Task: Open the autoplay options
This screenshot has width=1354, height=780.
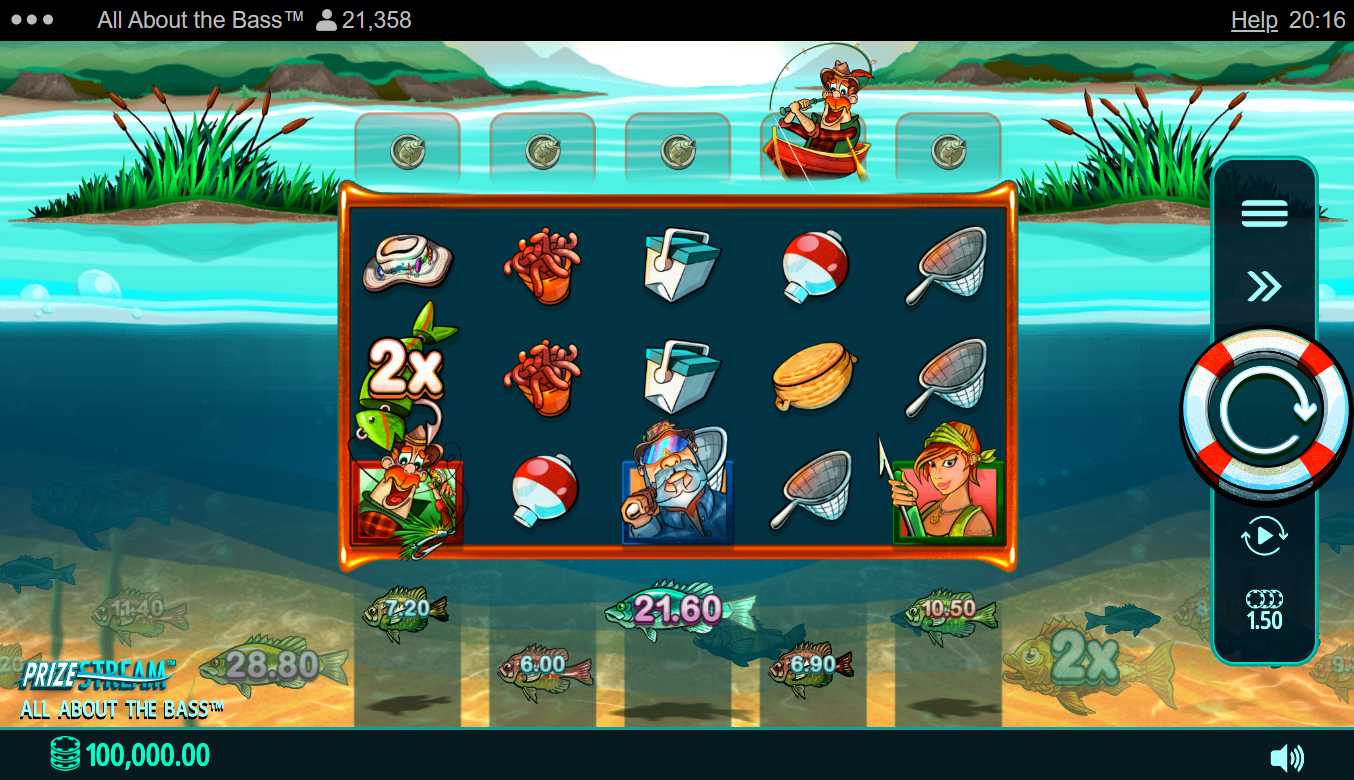Action: tap(1264, 536)
